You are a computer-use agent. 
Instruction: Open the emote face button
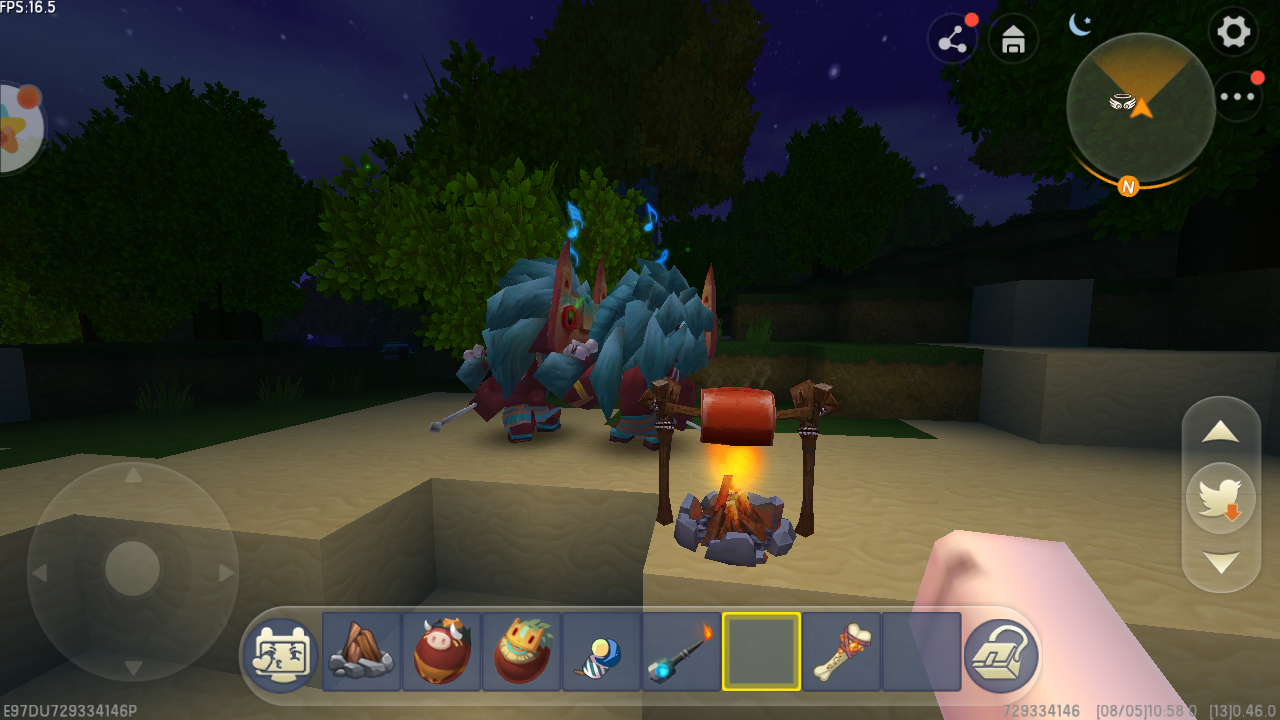(281, 656)
